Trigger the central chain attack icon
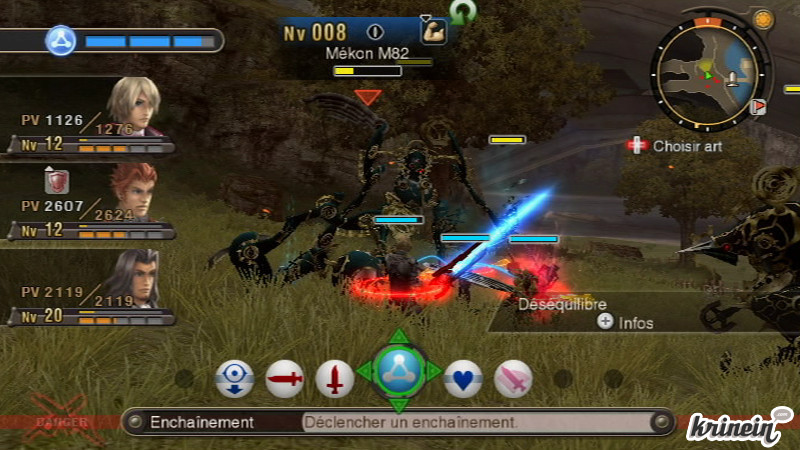 398,372
